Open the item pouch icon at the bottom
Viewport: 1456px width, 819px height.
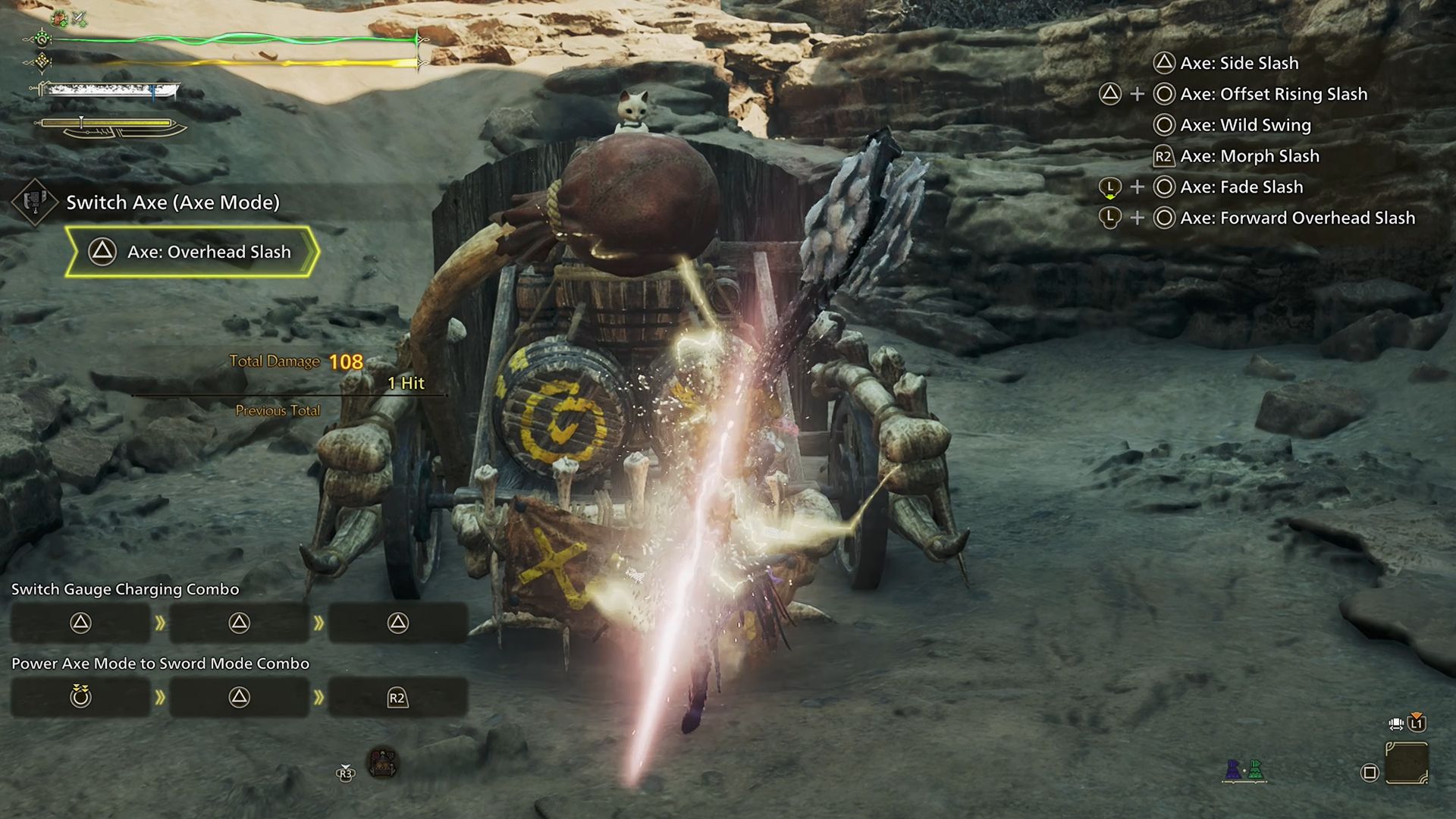(382, 763)
